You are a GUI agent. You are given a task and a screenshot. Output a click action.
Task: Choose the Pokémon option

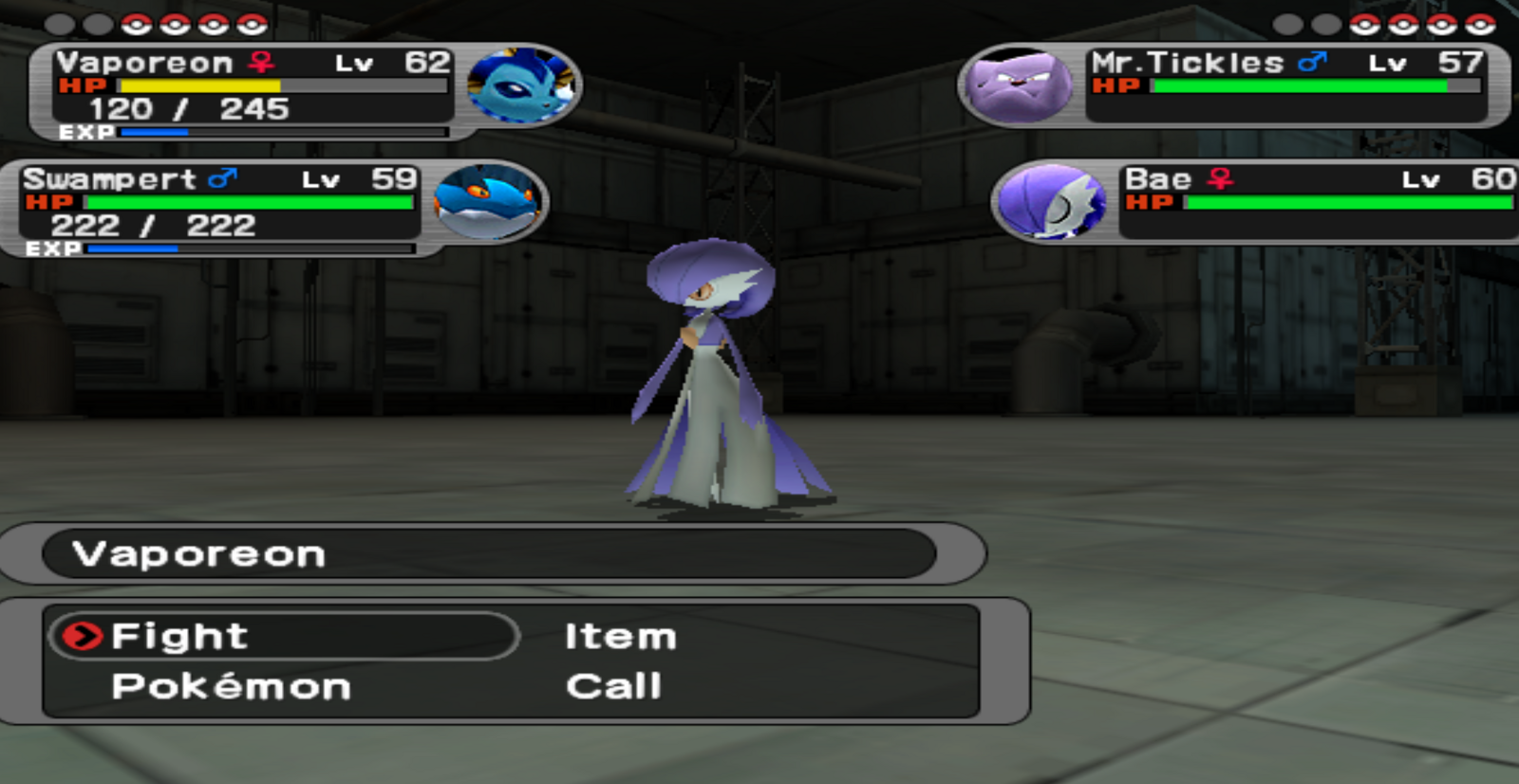tap(231, 686)
